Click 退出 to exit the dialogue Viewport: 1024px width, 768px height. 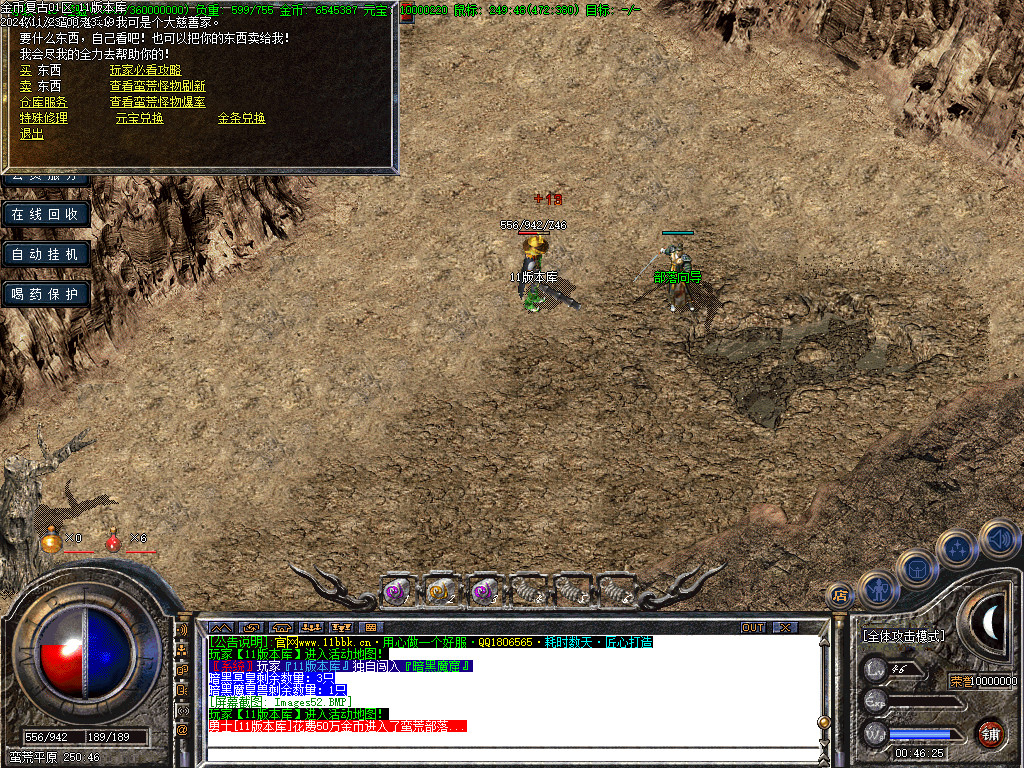point(32,134)
